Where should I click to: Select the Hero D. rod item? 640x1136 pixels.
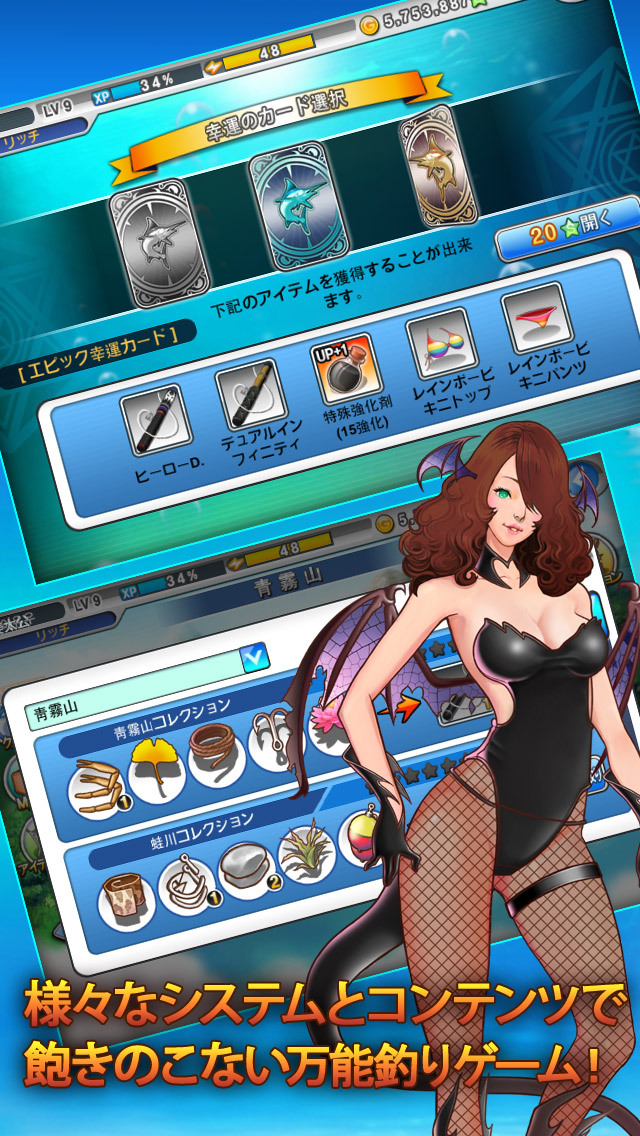(155, 420)
